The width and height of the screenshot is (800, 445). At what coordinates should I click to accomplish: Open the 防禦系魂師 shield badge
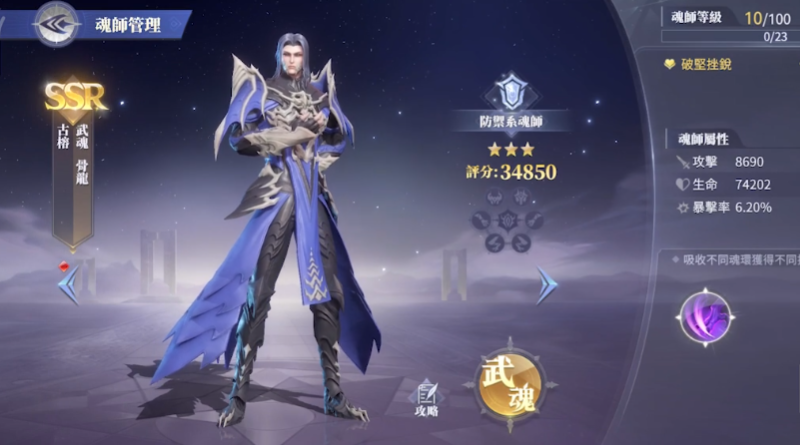(x=510, y=93)
